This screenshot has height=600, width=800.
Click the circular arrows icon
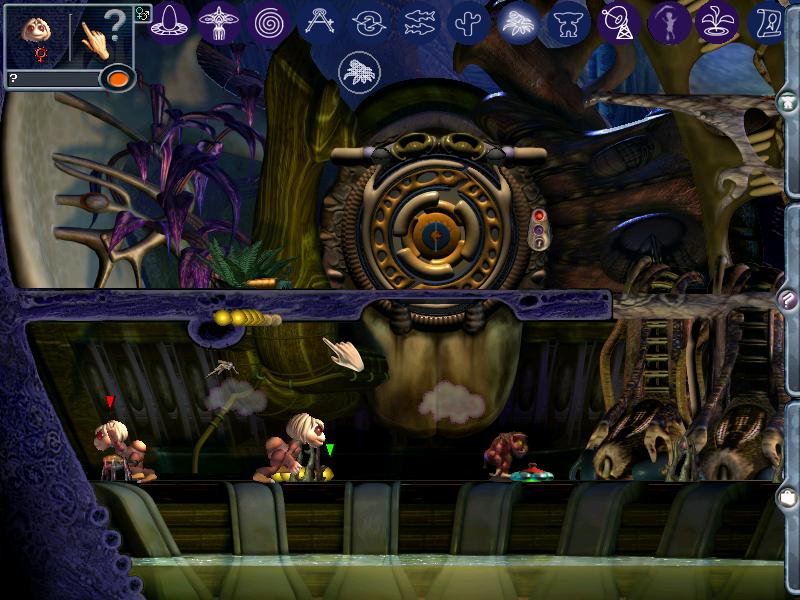(x=369, y=21)
